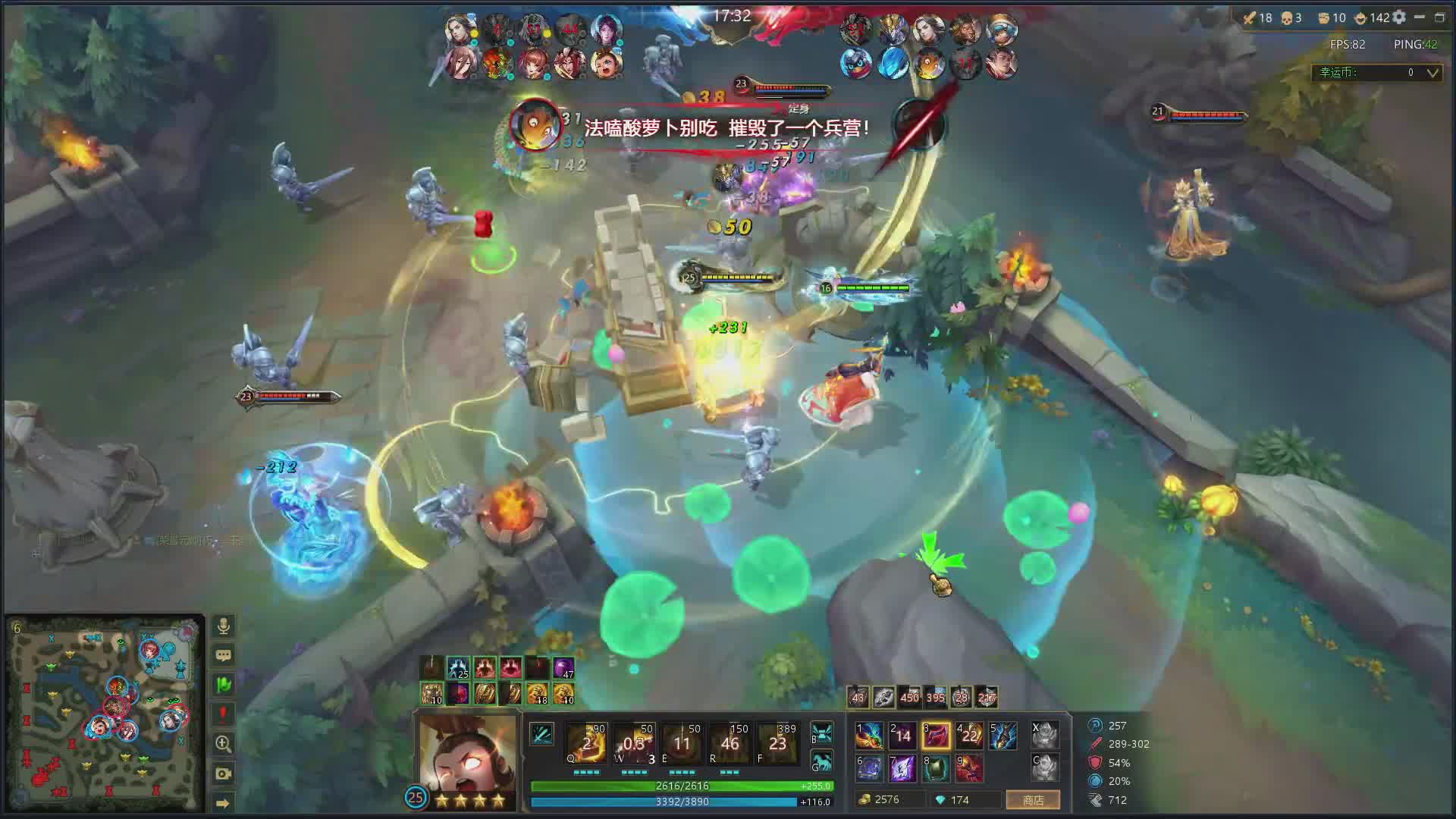Open the gear settings icon
This screenshot has height=819, width=1456.
click(x=1399, y=17)
